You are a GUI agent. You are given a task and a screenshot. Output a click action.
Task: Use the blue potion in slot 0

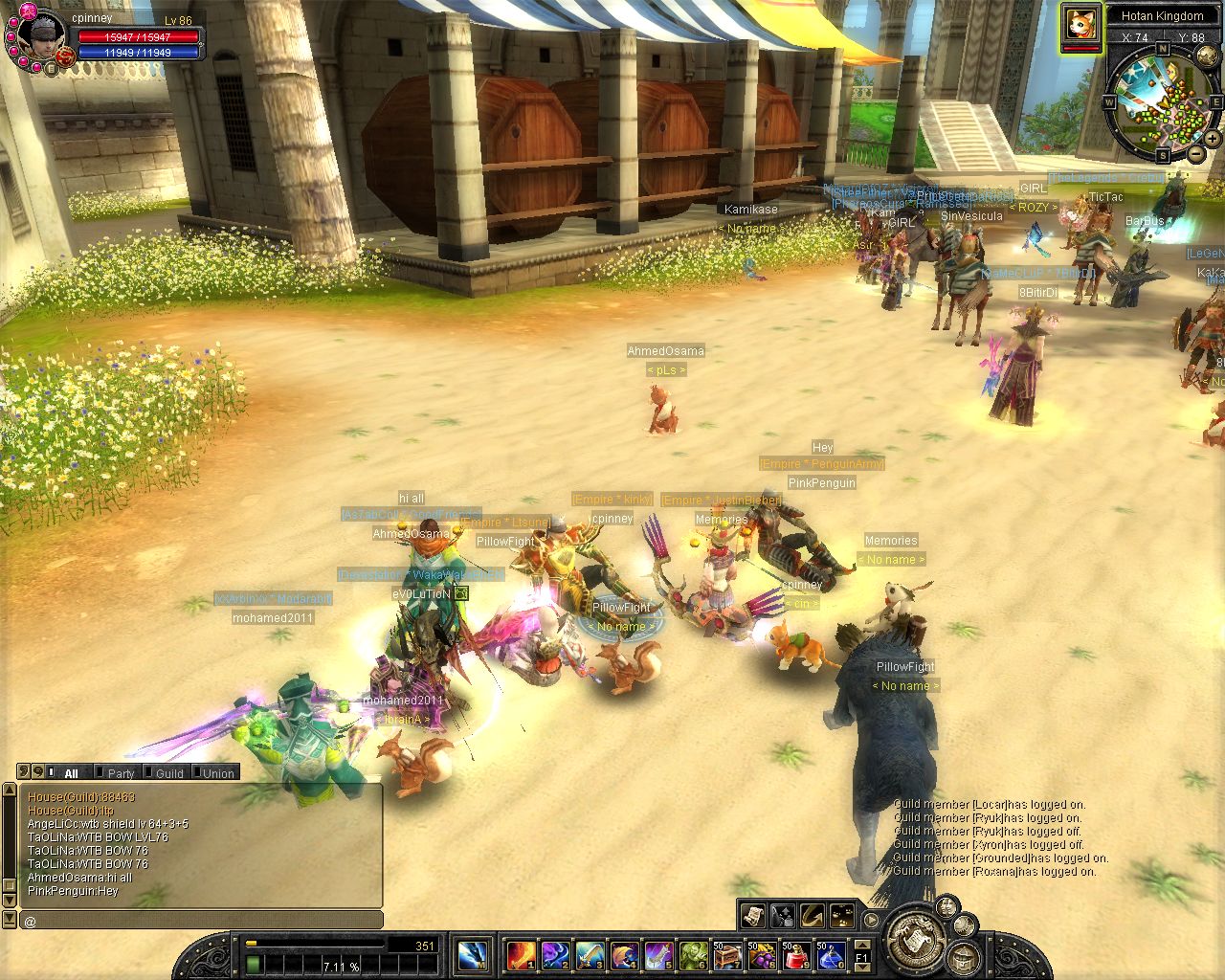tap(830, 955)
